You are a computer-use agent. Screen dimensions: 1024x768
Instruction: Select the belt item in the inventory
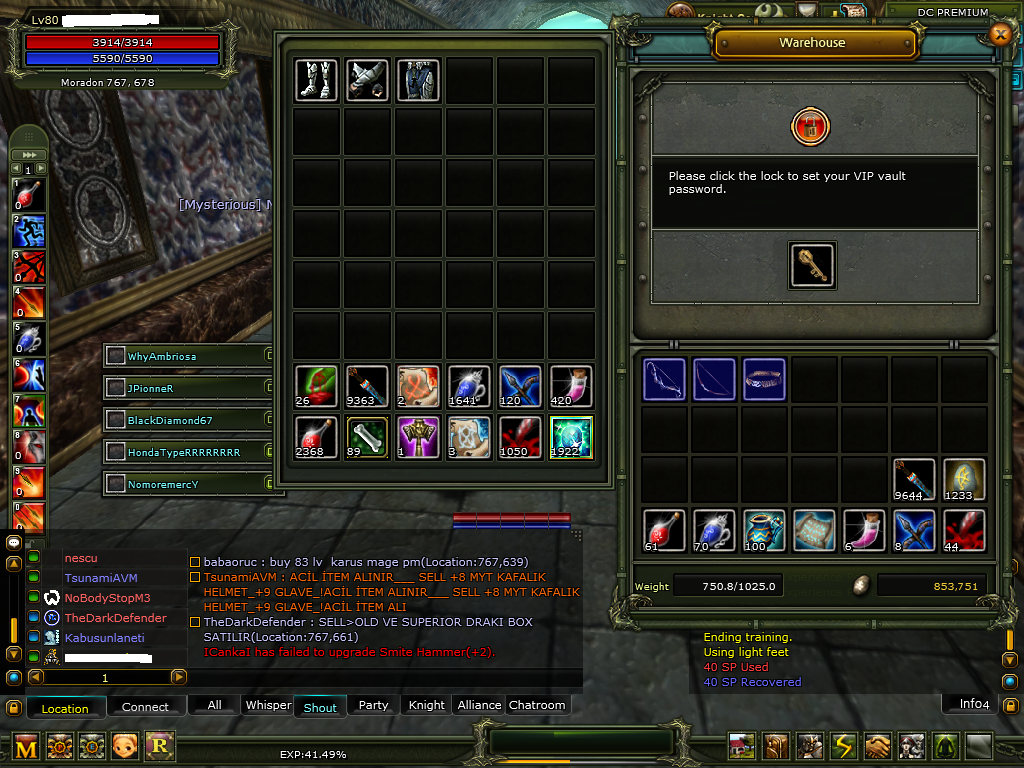click(x=764, y=380)
